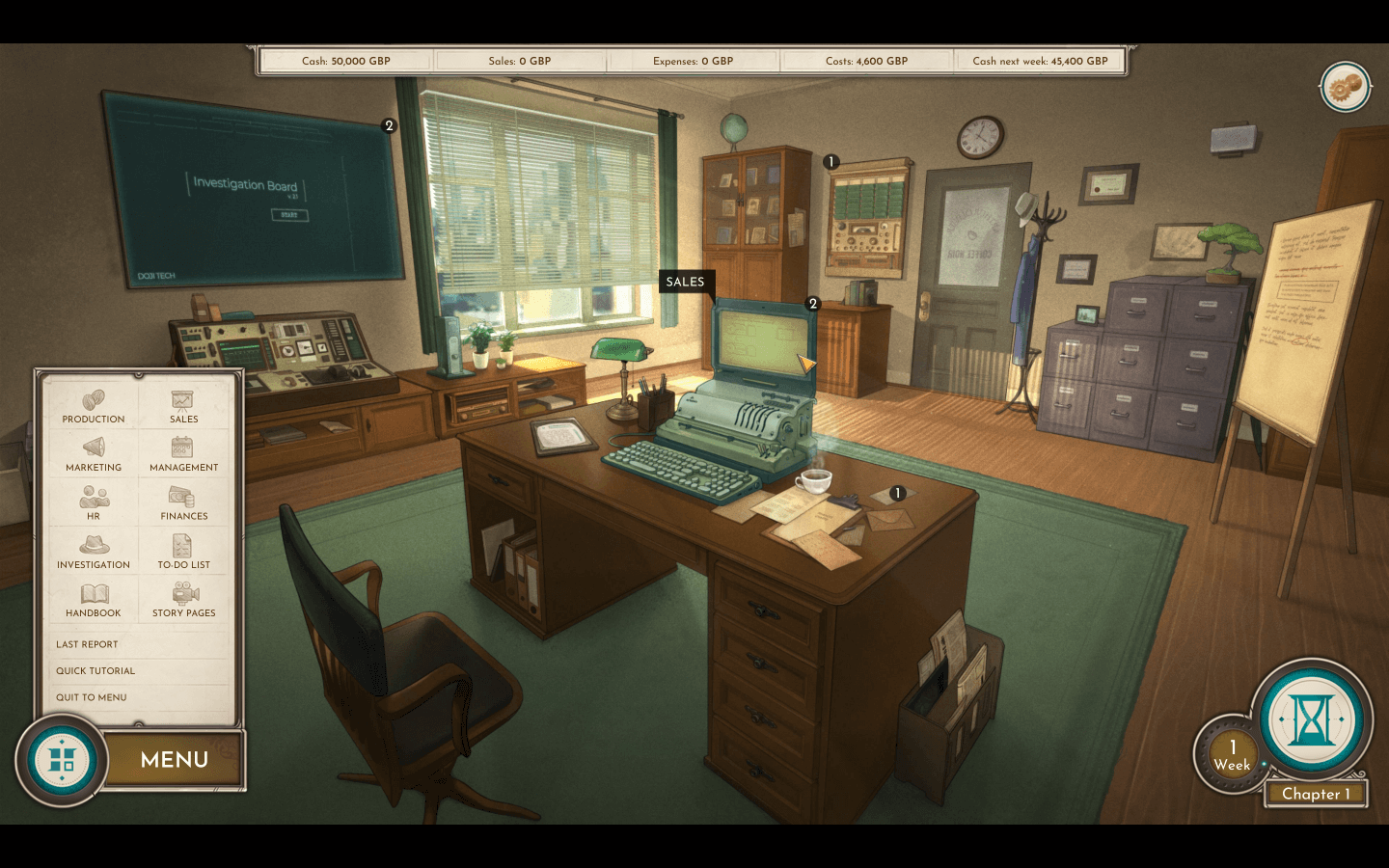Click the round teal grid icon button
This screenshot has height=868, width=1389.
(62, 760)
